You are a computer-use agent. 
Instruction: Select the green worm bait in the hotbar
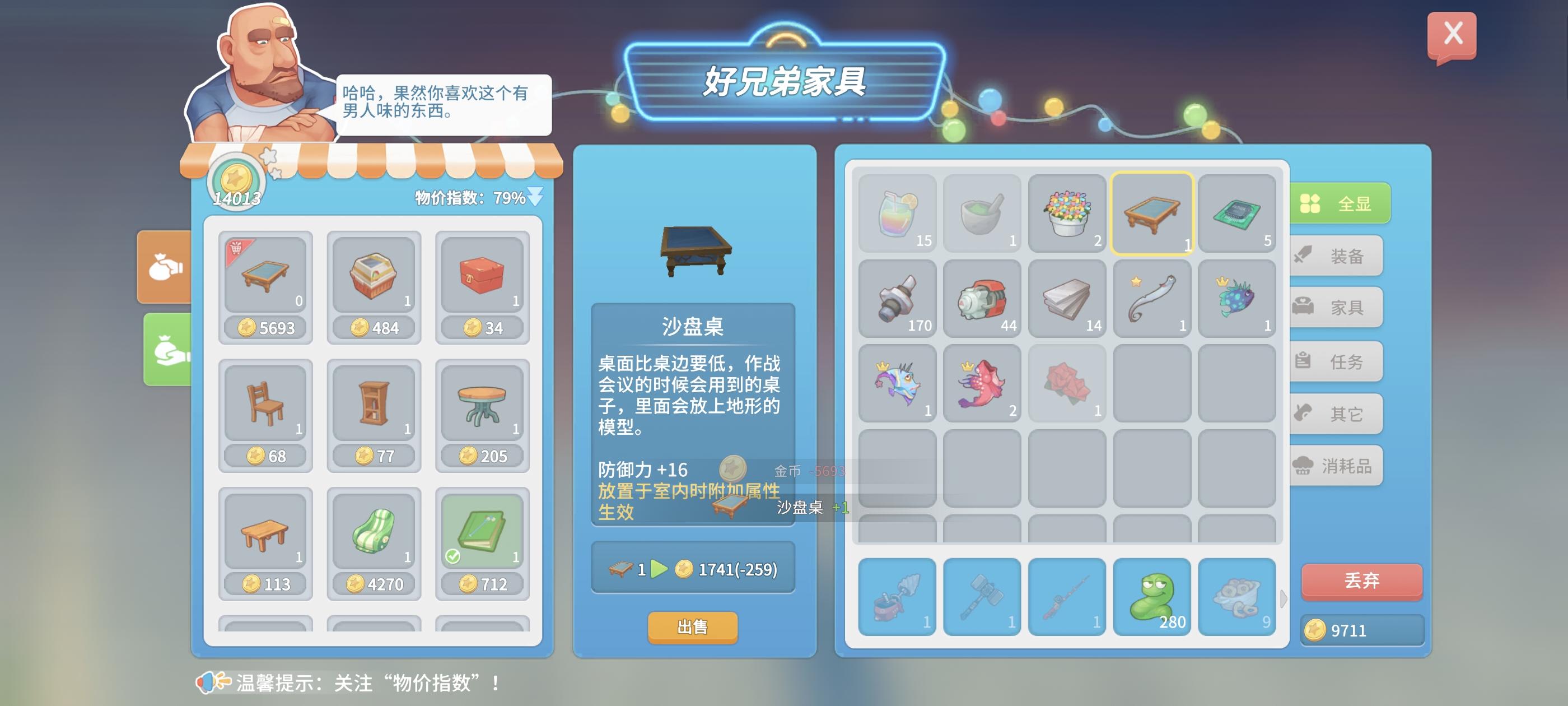click(1152, 597)
